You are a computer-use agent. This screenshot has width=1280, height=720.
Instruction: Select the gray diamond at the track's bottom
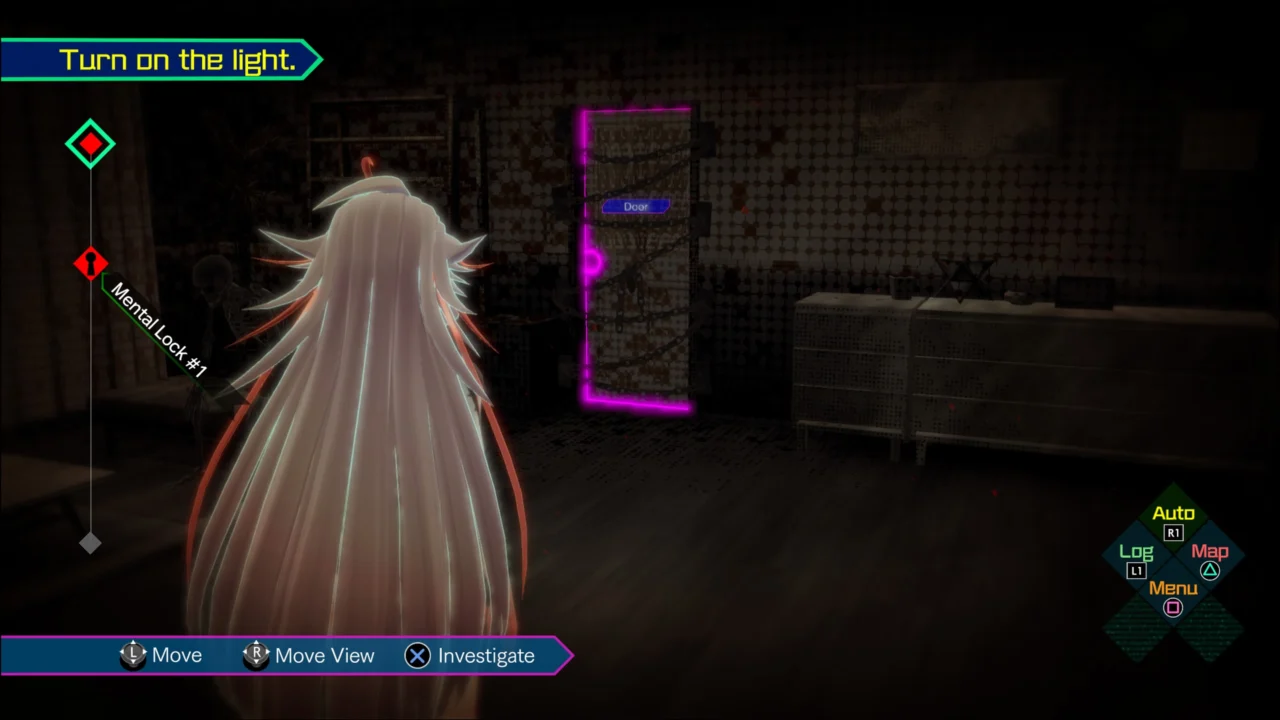point(90,543)
